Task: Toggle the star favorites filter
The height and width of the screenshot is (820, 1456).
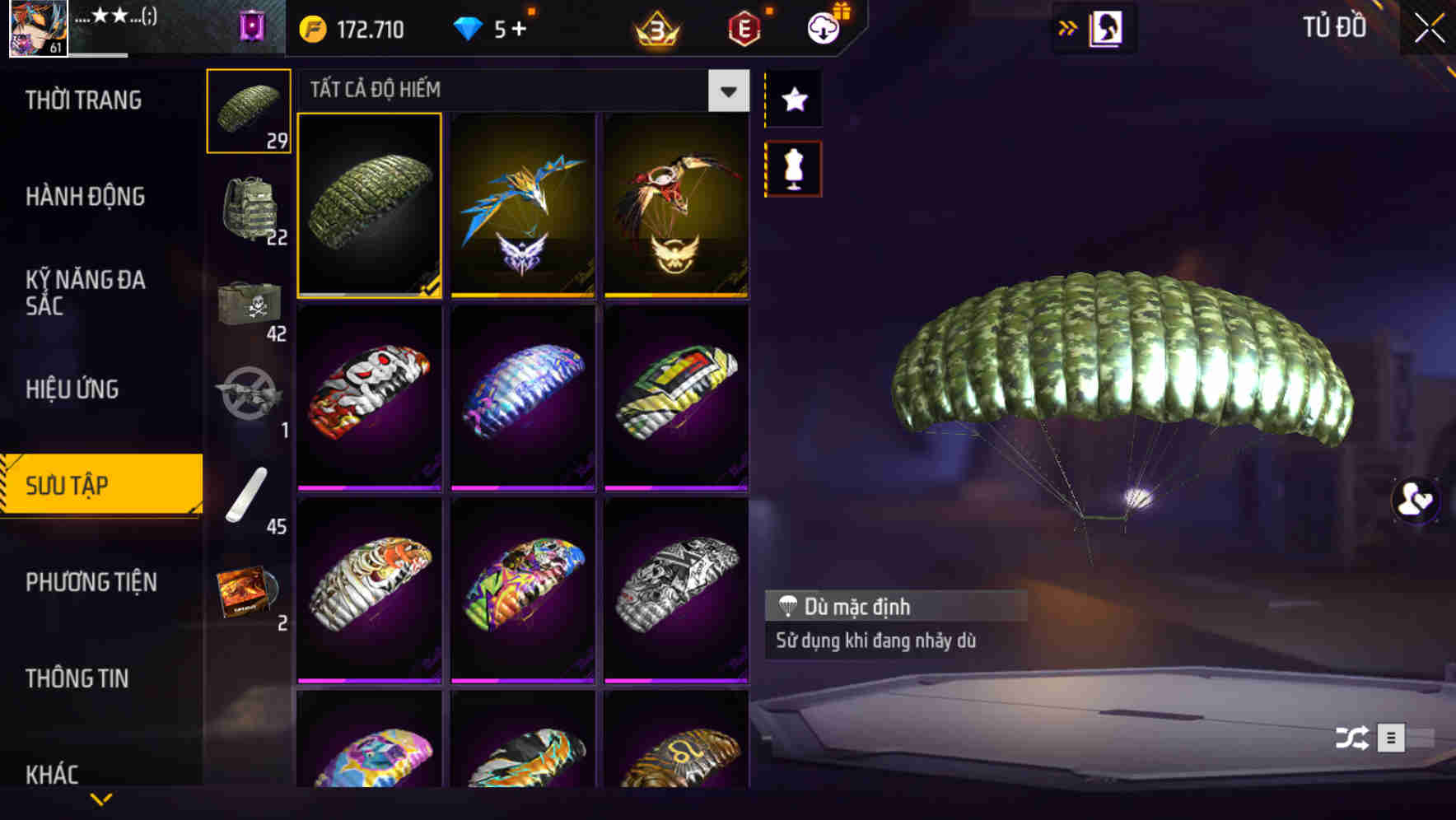Action: 793,100
